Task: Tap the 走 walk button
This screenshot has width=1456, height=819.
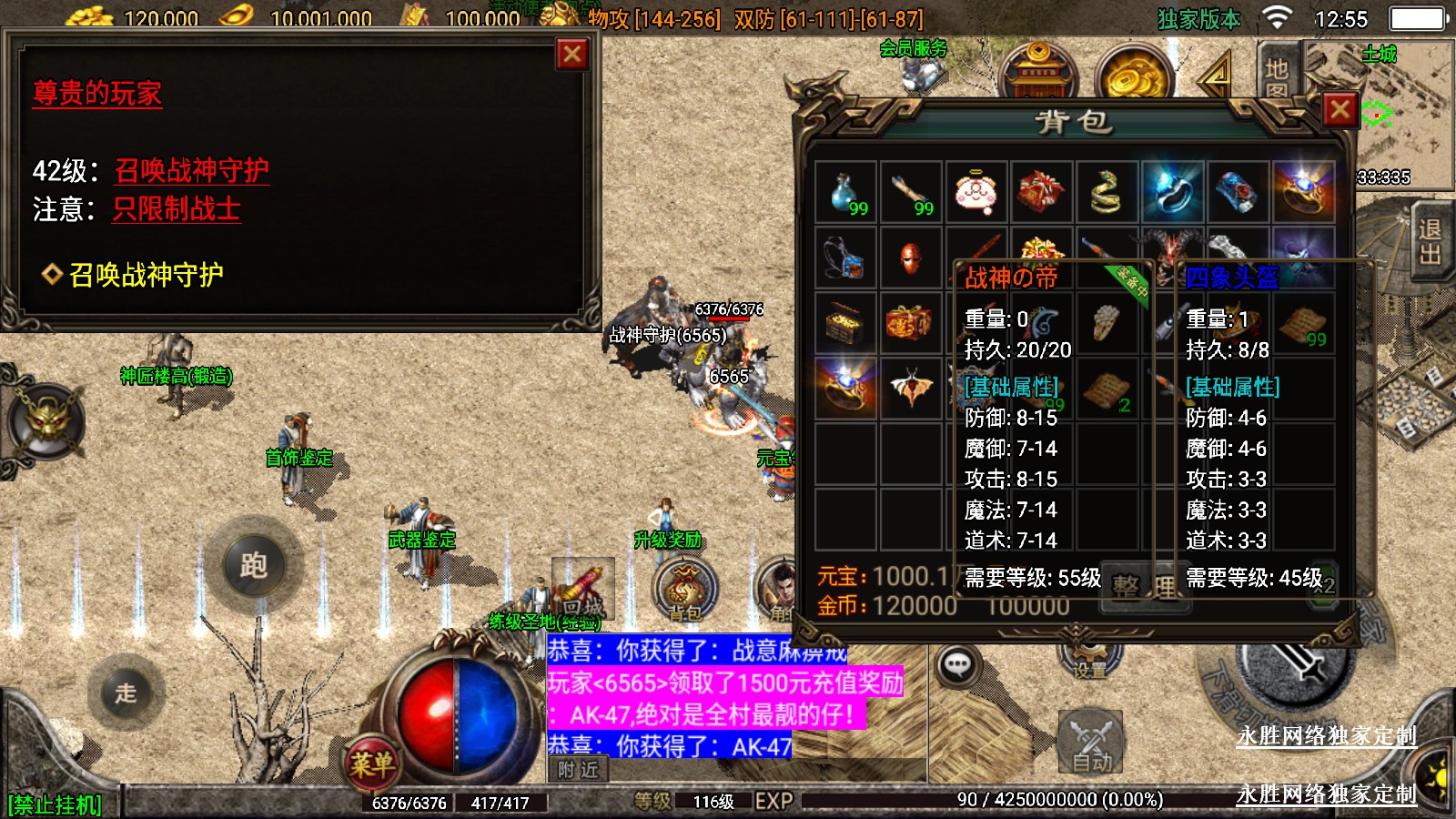Action: coord(126,693)
